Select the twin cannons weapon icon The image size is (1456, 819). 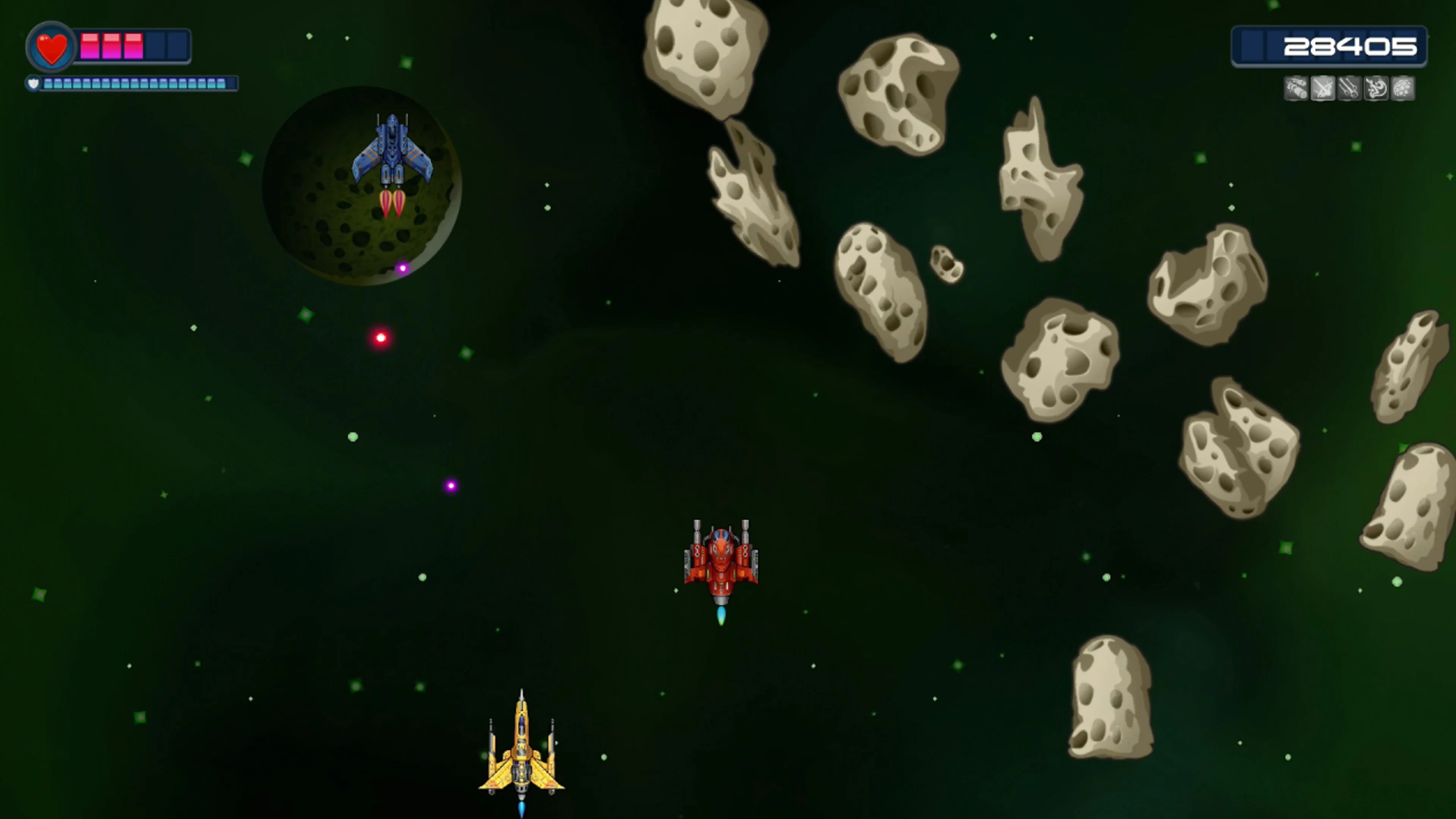coord(1349,89)
